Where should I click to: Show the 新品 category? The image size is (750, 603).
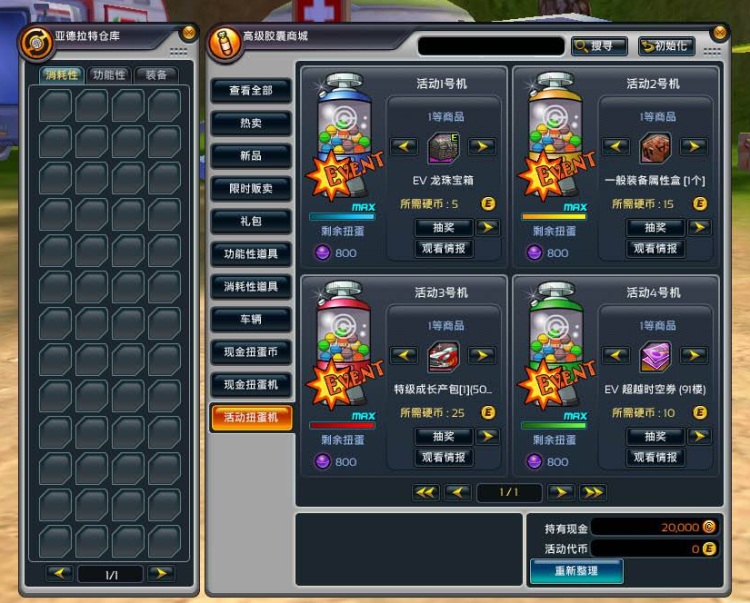(251, 156)
